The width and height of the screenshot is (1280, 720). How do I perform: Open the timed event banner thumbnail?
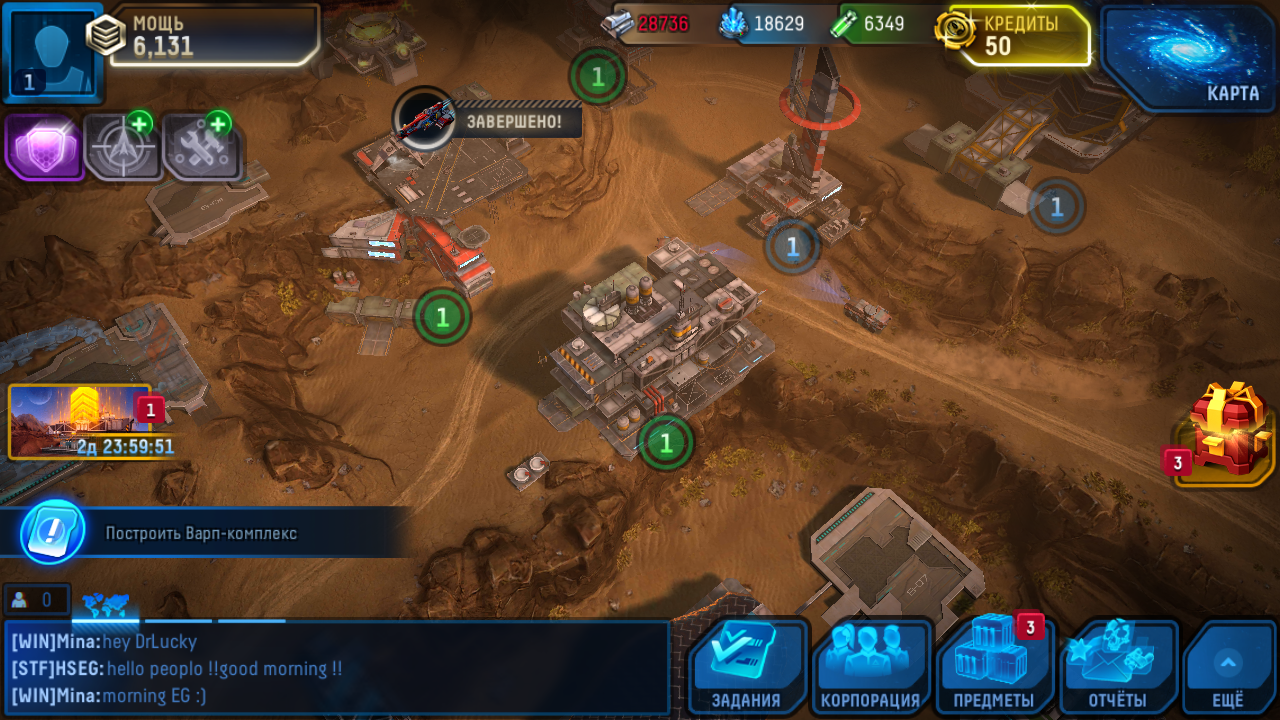coord(80,422)
